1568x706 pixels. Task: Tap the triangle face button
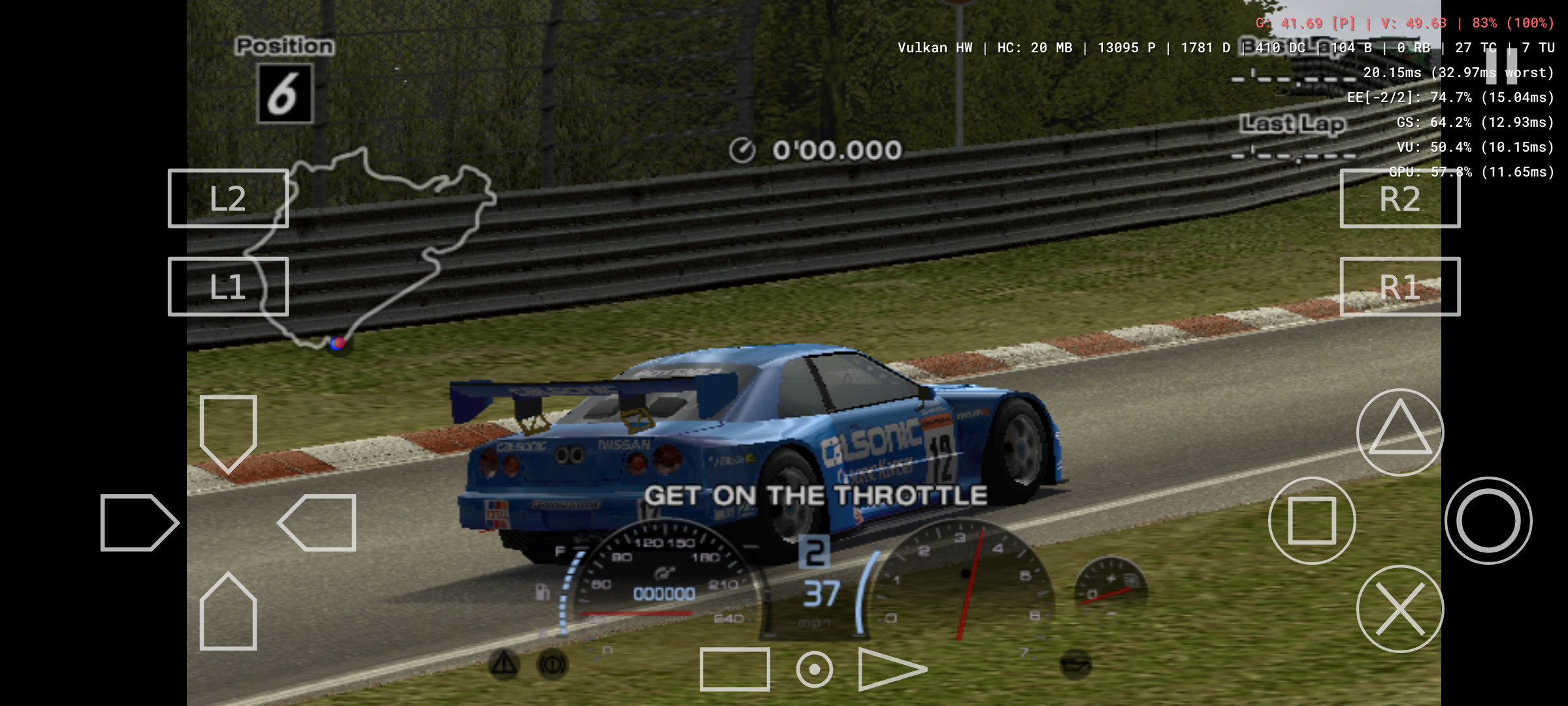click(x=1399, y=432)
